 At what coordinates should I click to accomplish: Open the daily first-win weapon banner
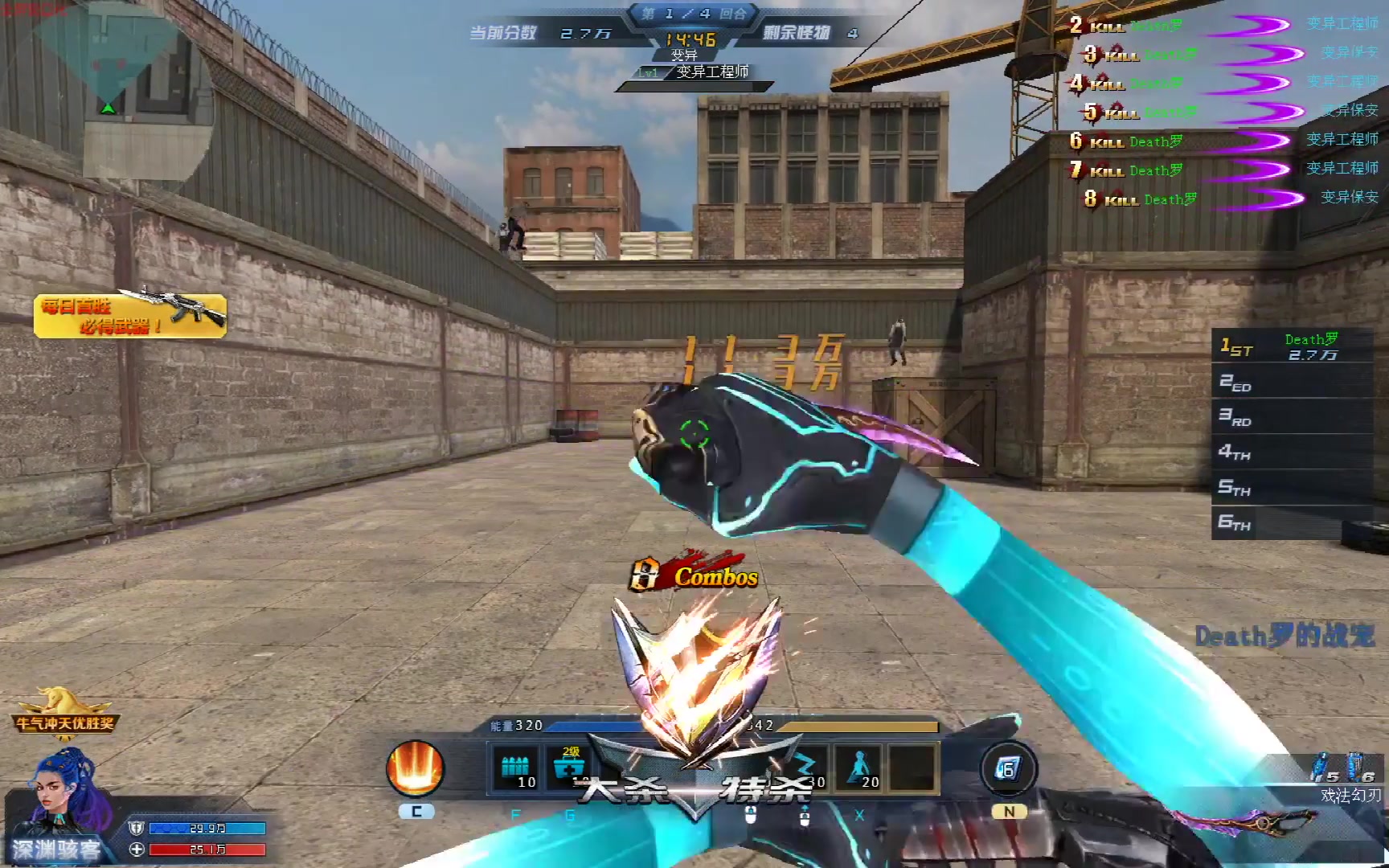click(130, 315)
